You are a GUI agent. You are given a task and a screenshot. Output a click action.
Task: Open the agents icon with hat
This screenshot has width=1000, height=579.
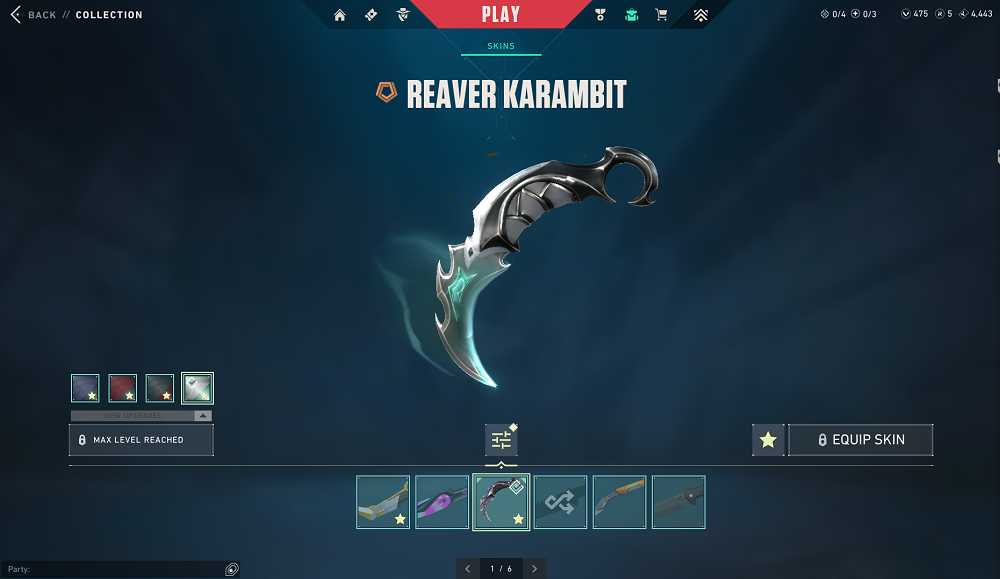(402, 15)
